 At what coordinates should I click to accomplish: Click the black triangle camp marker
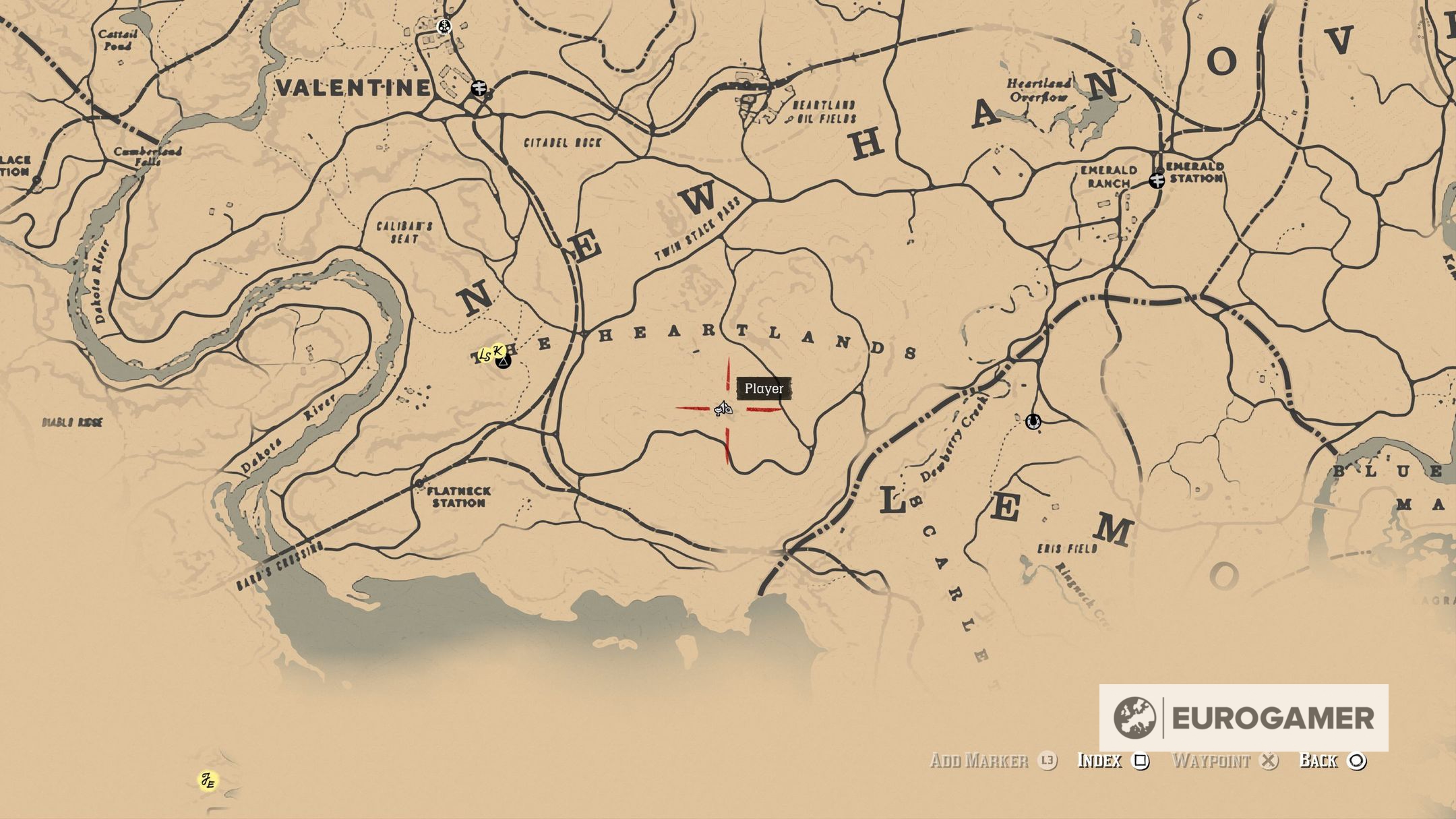point(504,363)
